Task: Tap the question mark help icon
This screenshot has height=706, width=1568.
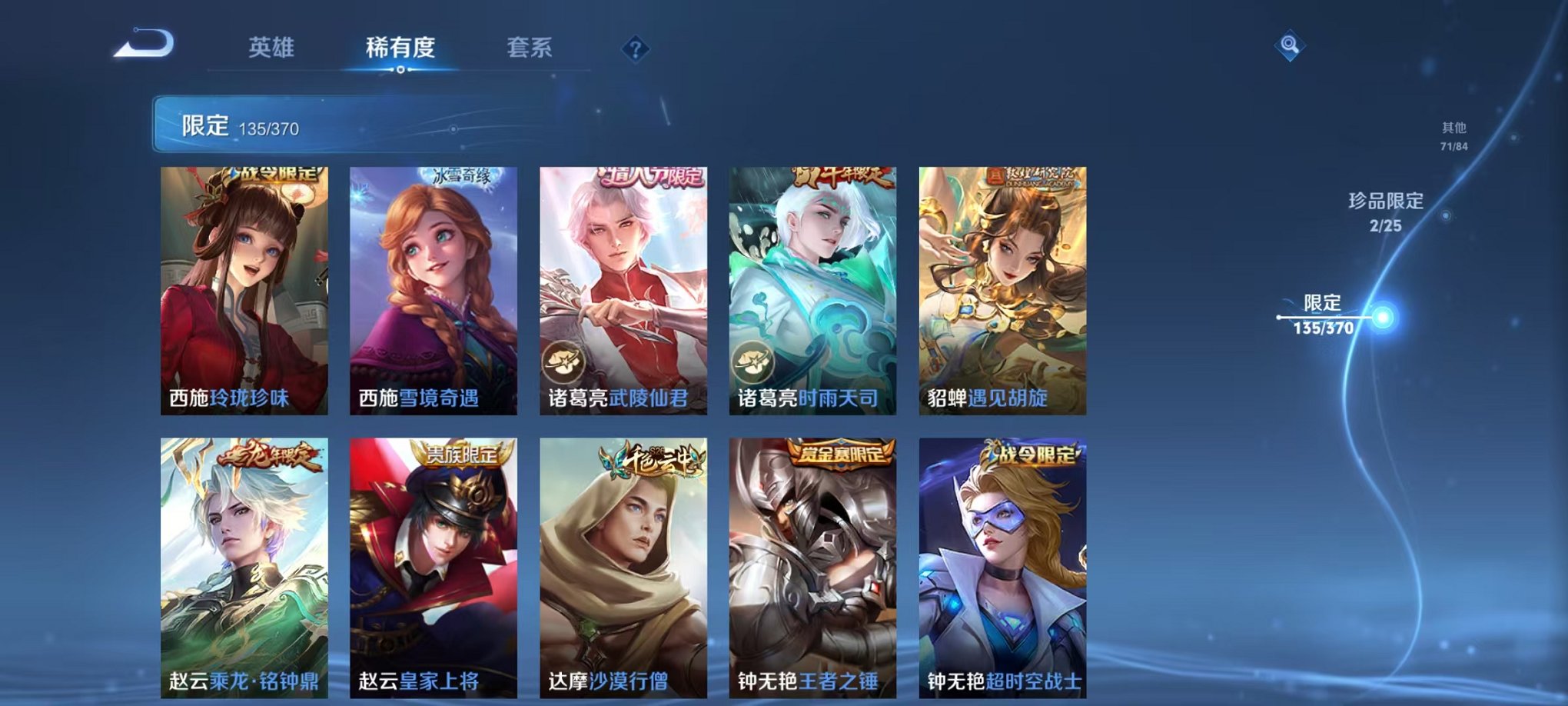Action: pyautogui.click(x=634, y=49)
